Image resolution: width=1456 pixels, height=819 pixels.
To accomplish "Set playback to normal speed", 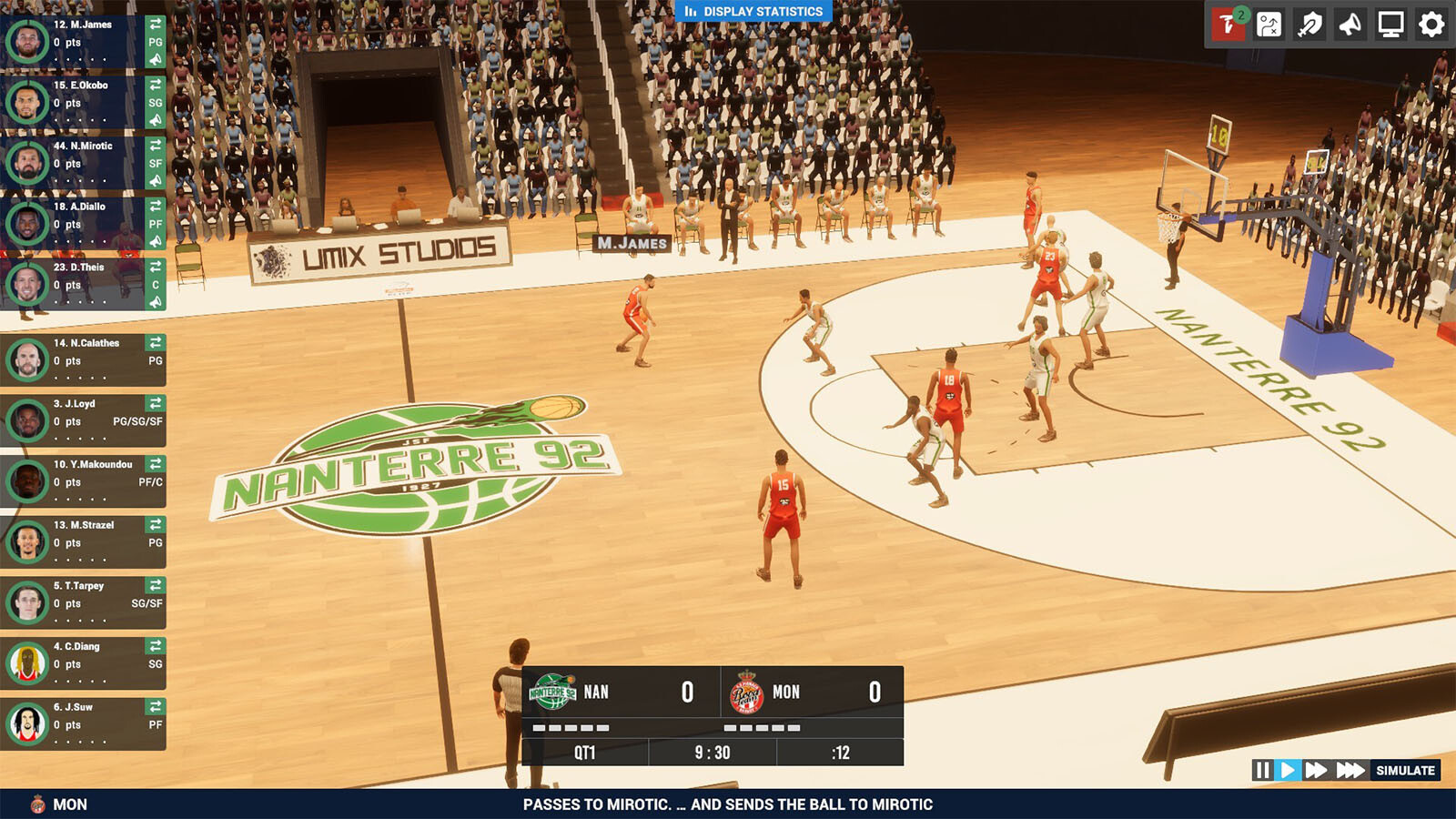I will tap(1287, 771).
